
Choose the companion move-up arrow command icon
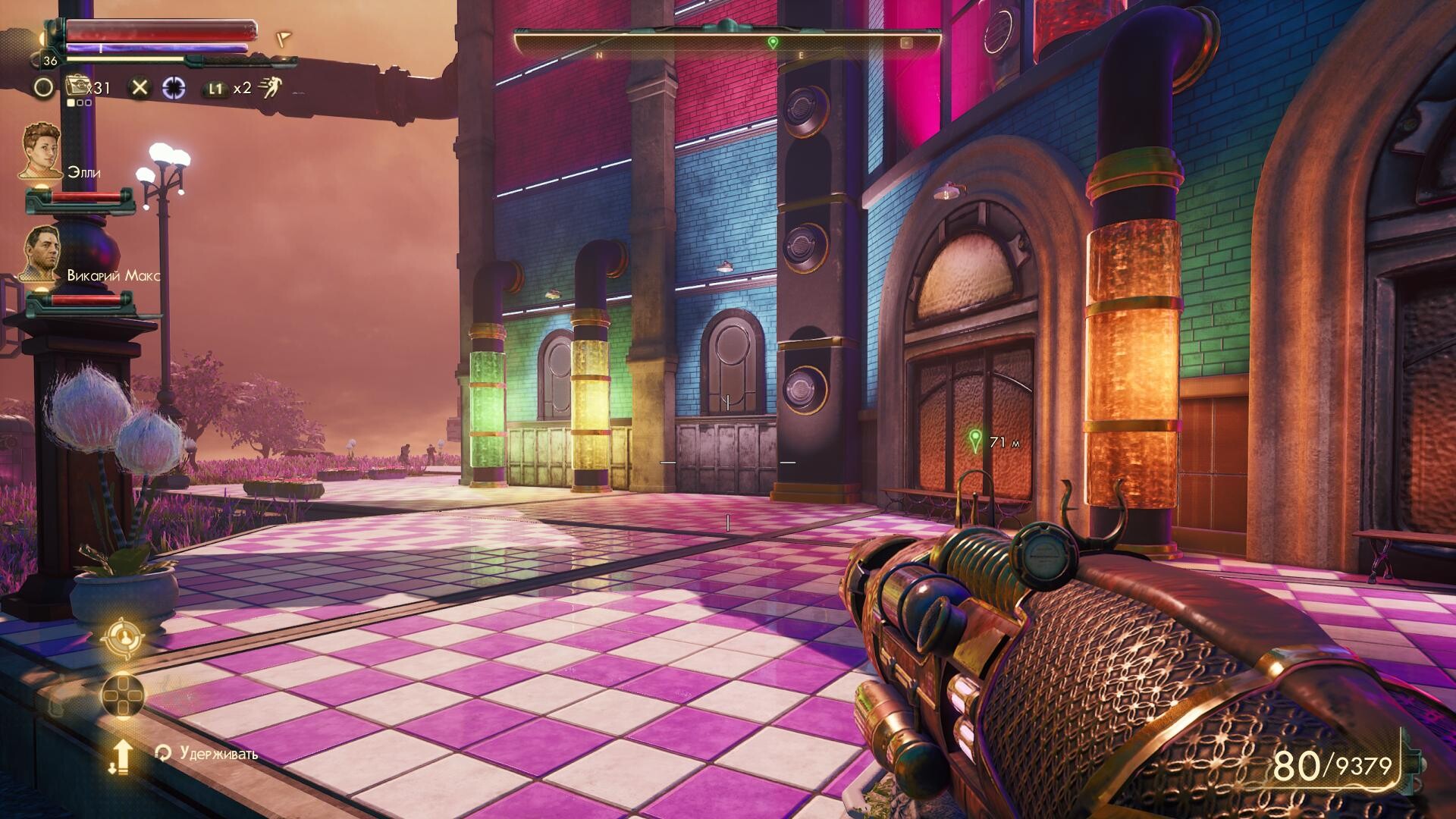[x=121, y=756]
